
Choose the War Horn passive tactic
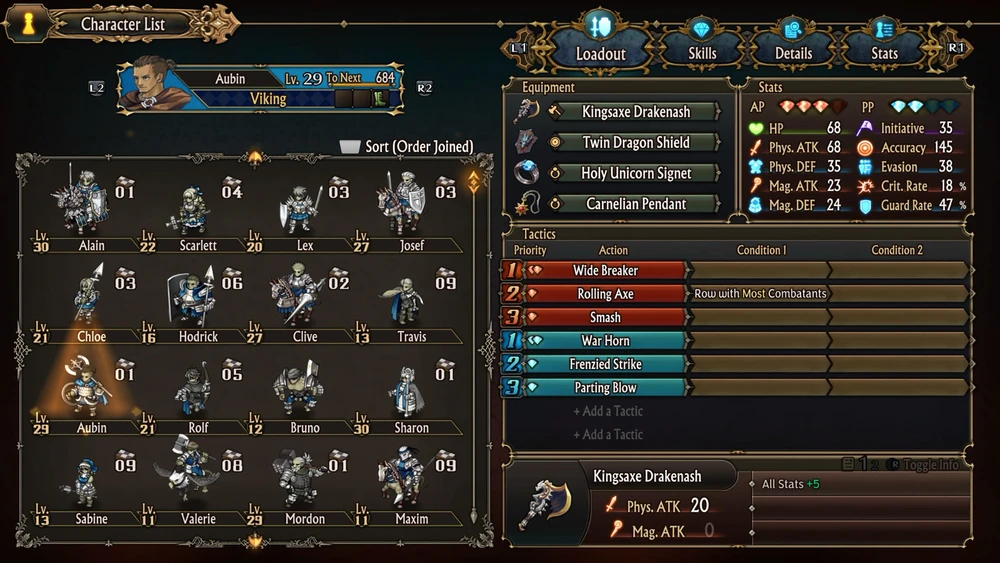point(605,341)
